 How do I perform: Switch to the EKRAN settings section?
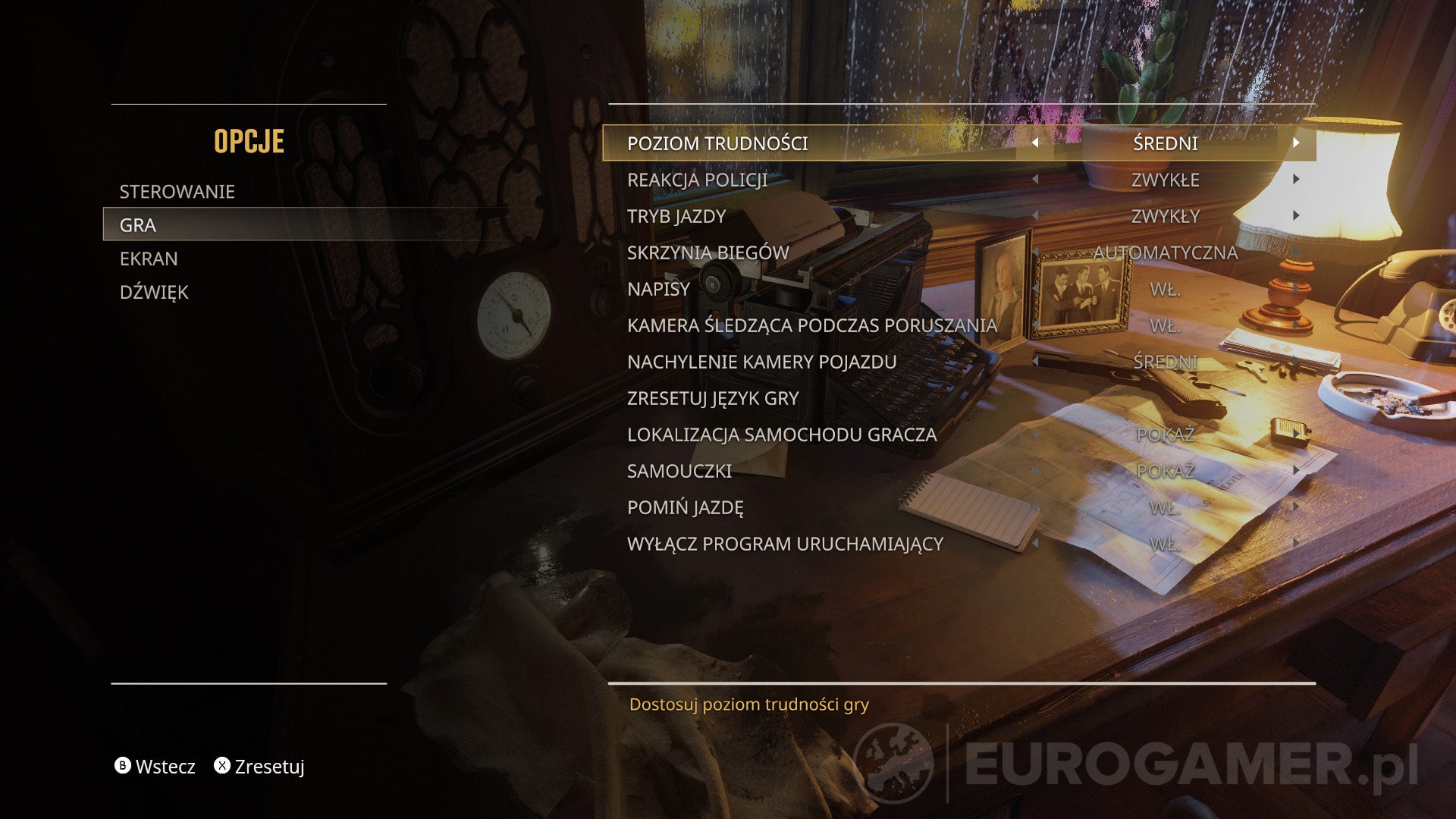(x=149, y=259)
